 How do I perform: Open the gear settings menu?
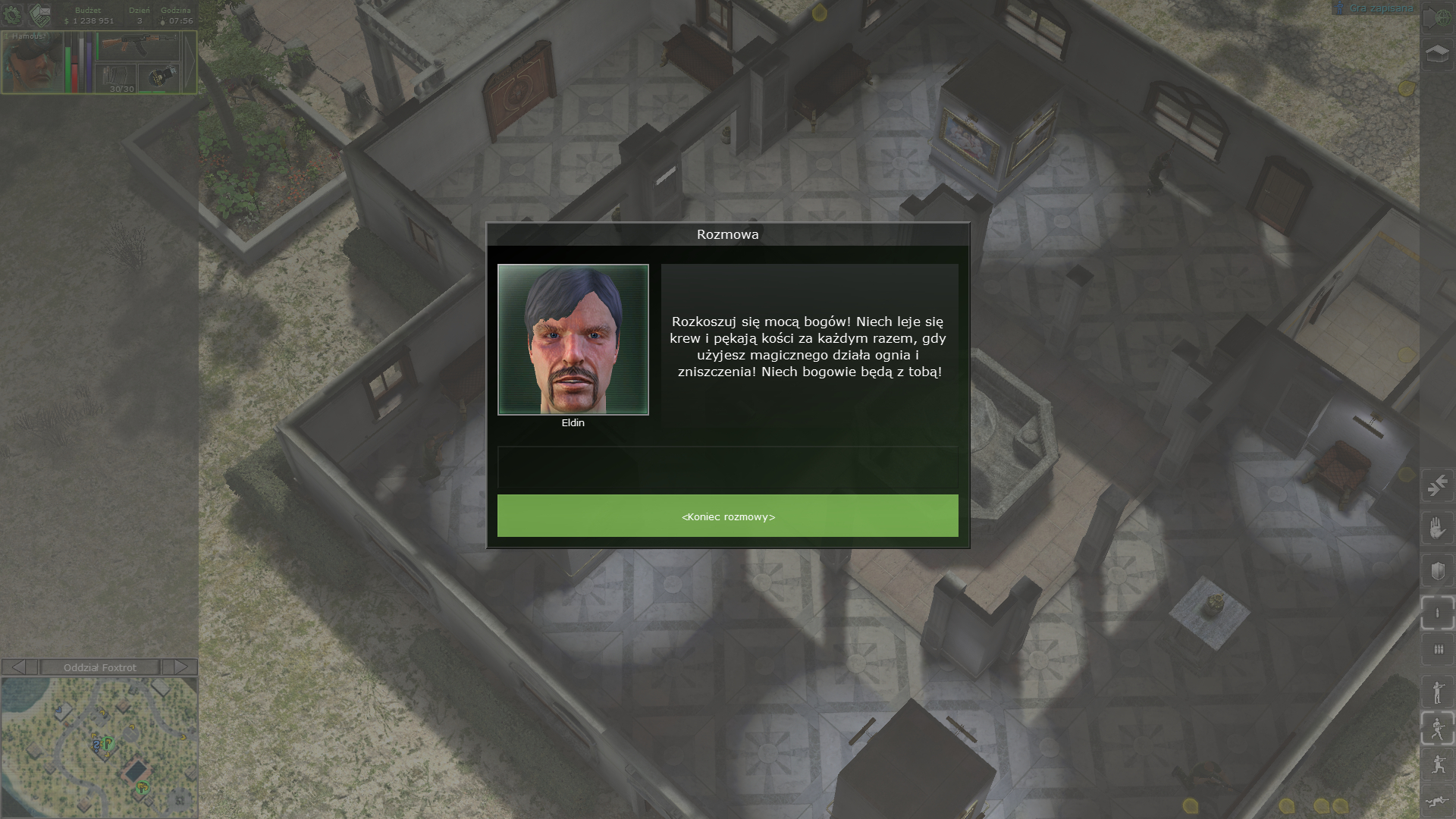click(13, 14)
